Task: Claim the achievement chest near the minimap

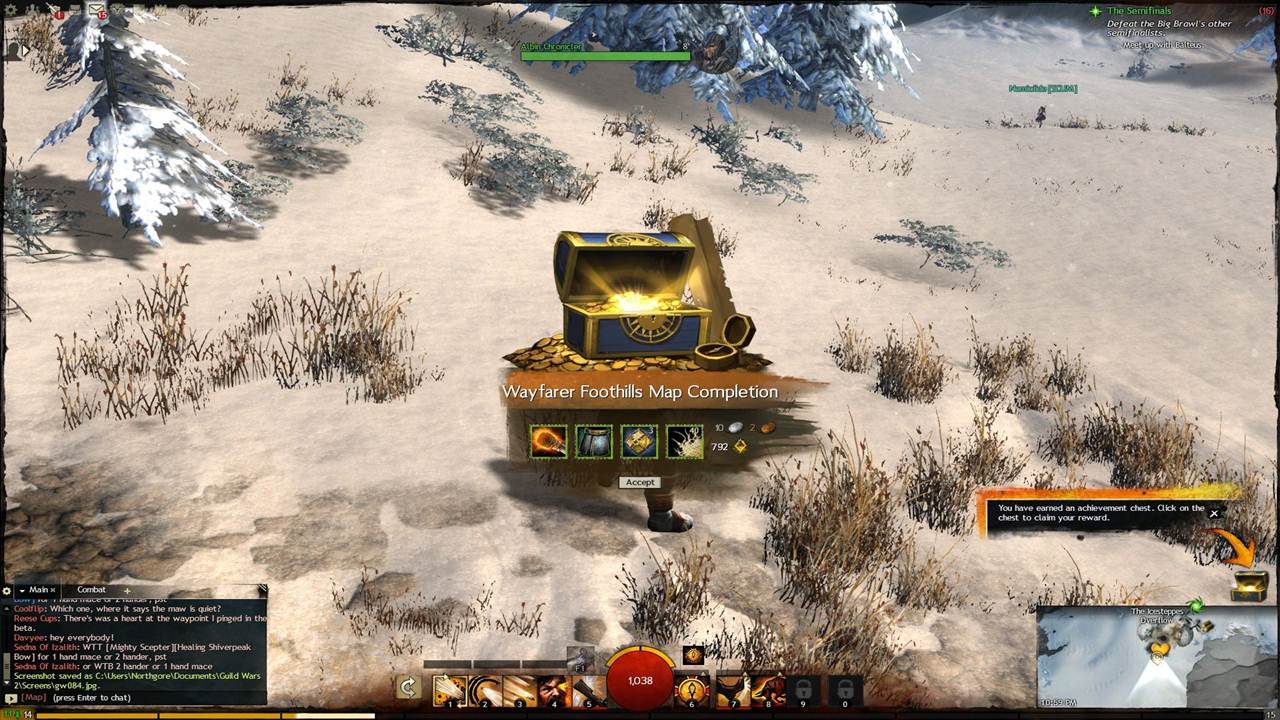Action: (1249, 585)
